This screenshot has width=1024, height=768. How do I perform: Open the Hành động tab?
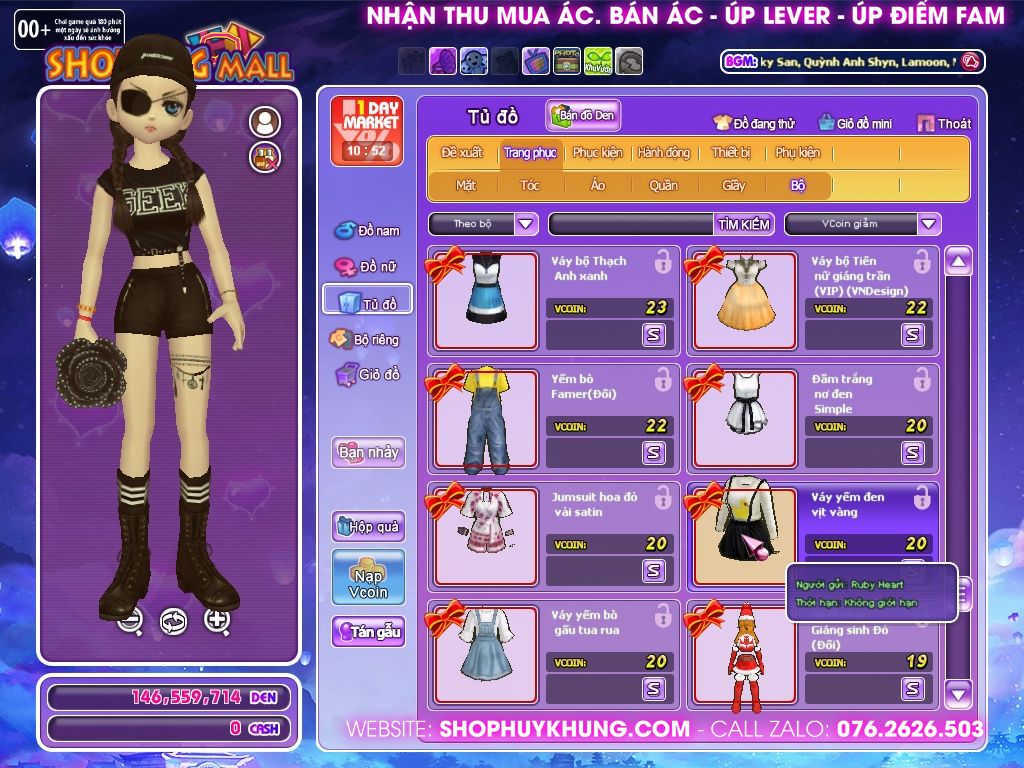pyautogui.click(x=663, y=153)
